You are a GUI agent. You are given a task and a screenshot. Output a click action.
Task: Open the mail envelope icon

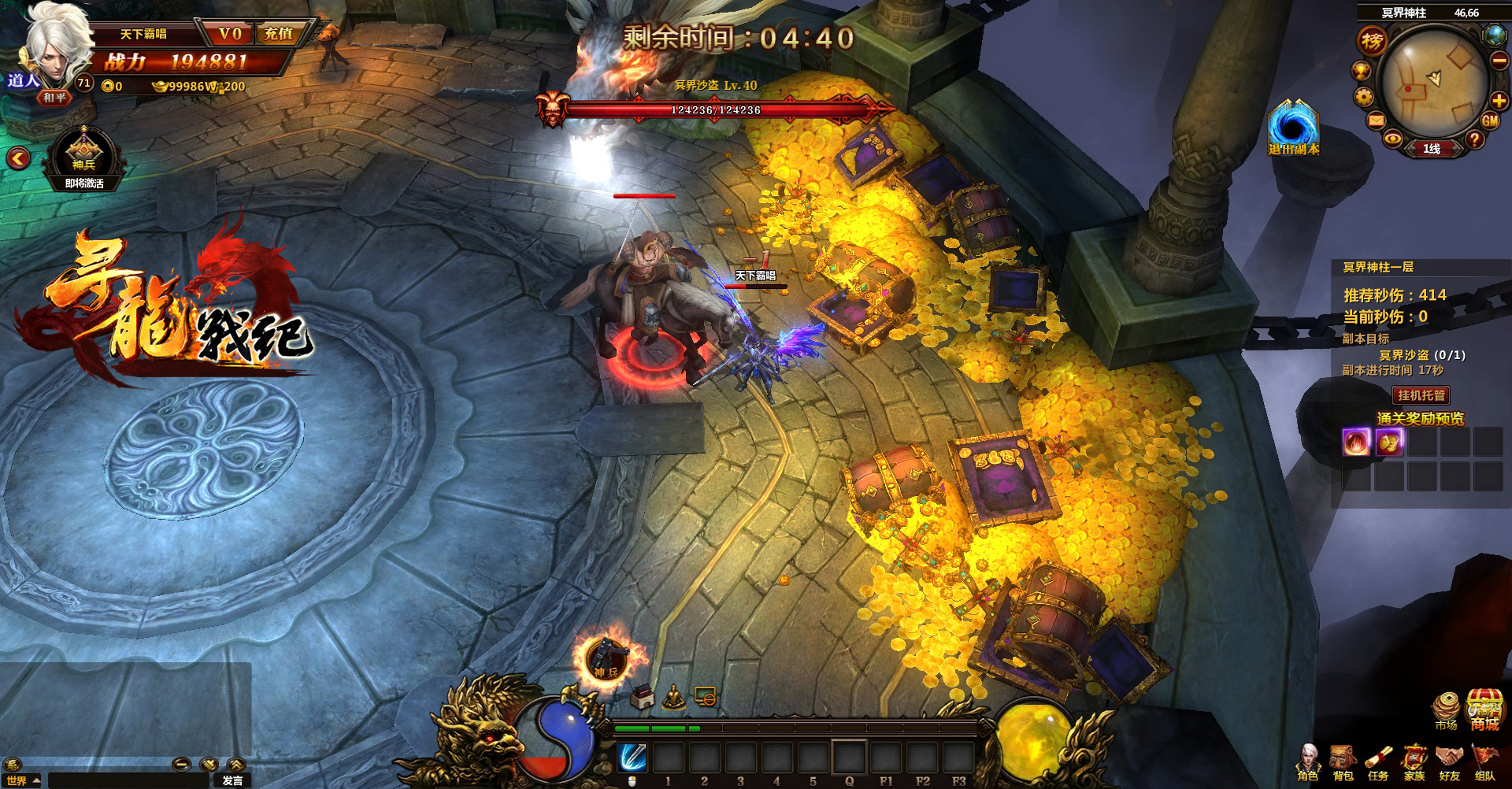tap(1376, 120)
